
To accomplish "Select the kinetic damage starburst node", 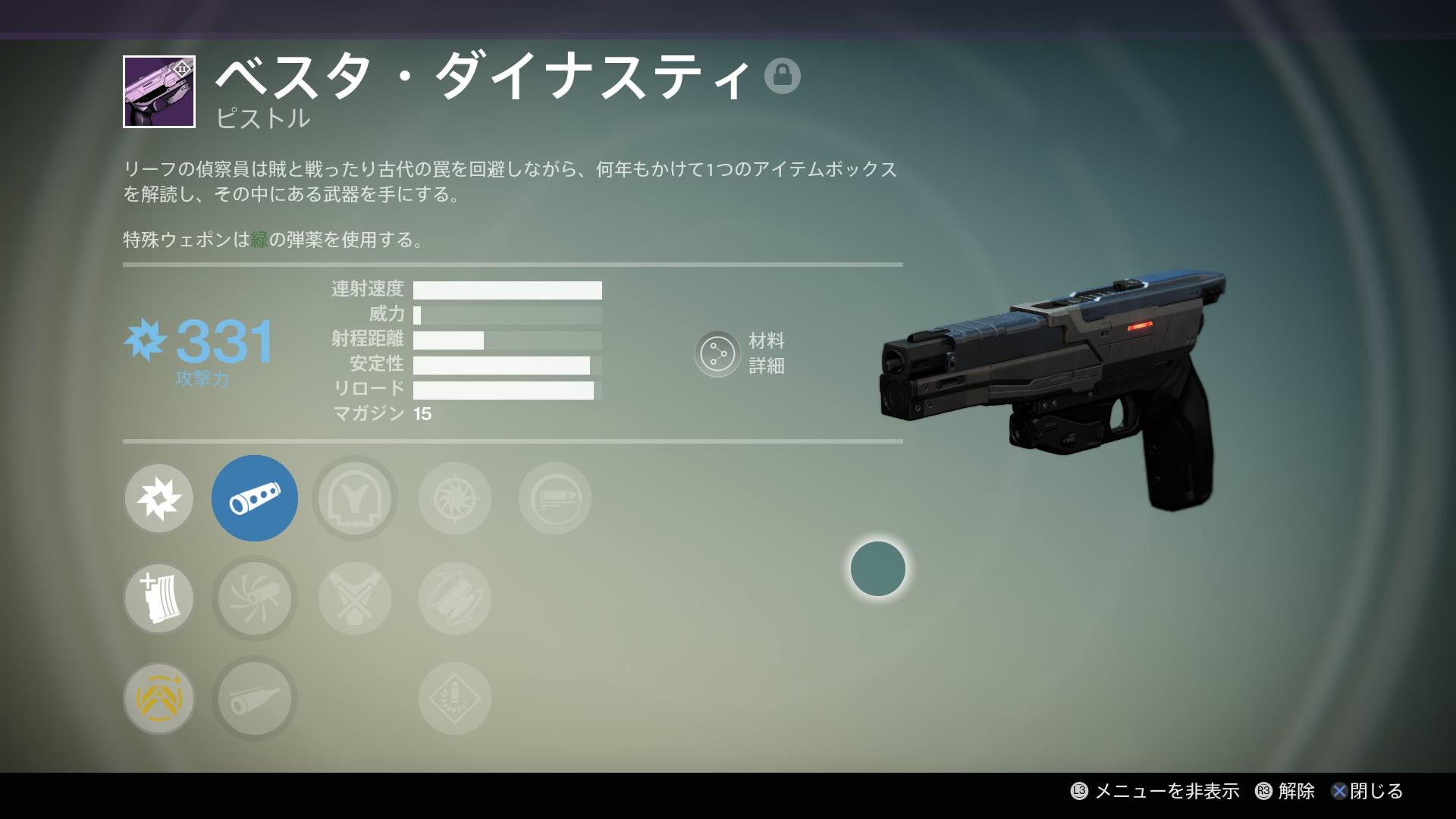I will (159, 498).
